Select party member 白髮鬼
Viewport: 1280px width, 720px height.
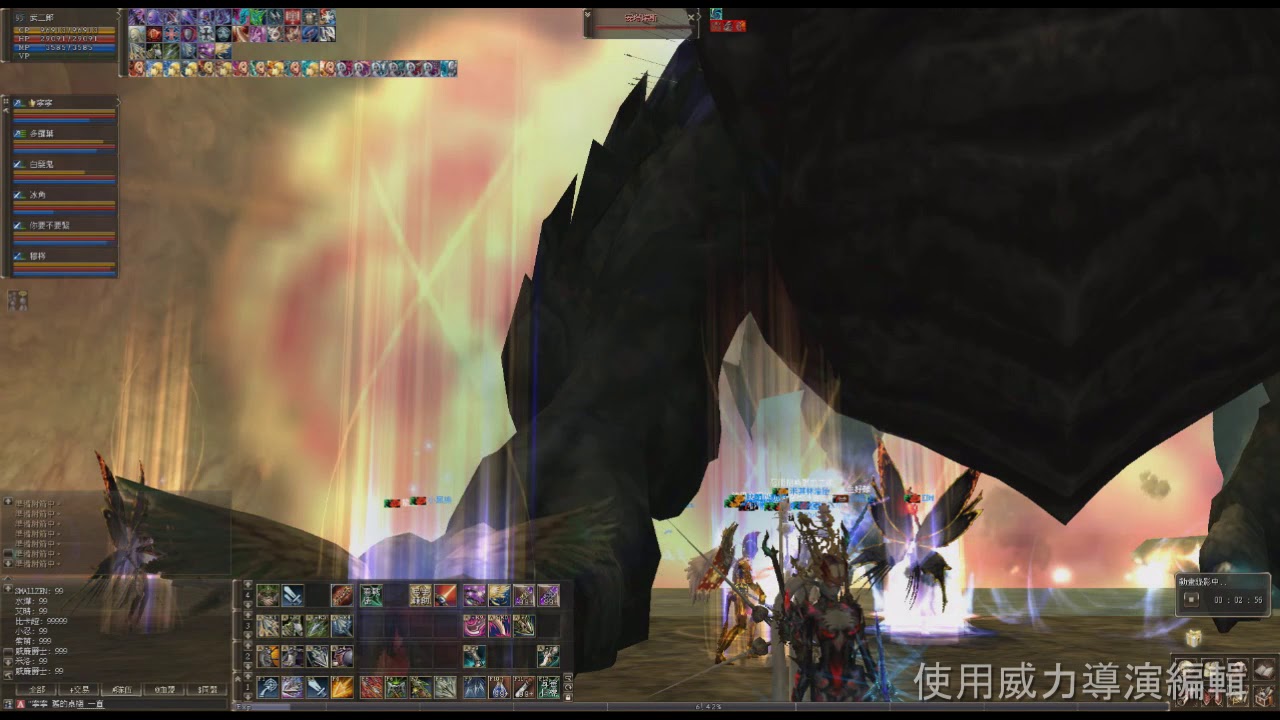click(x=42, y=163)
